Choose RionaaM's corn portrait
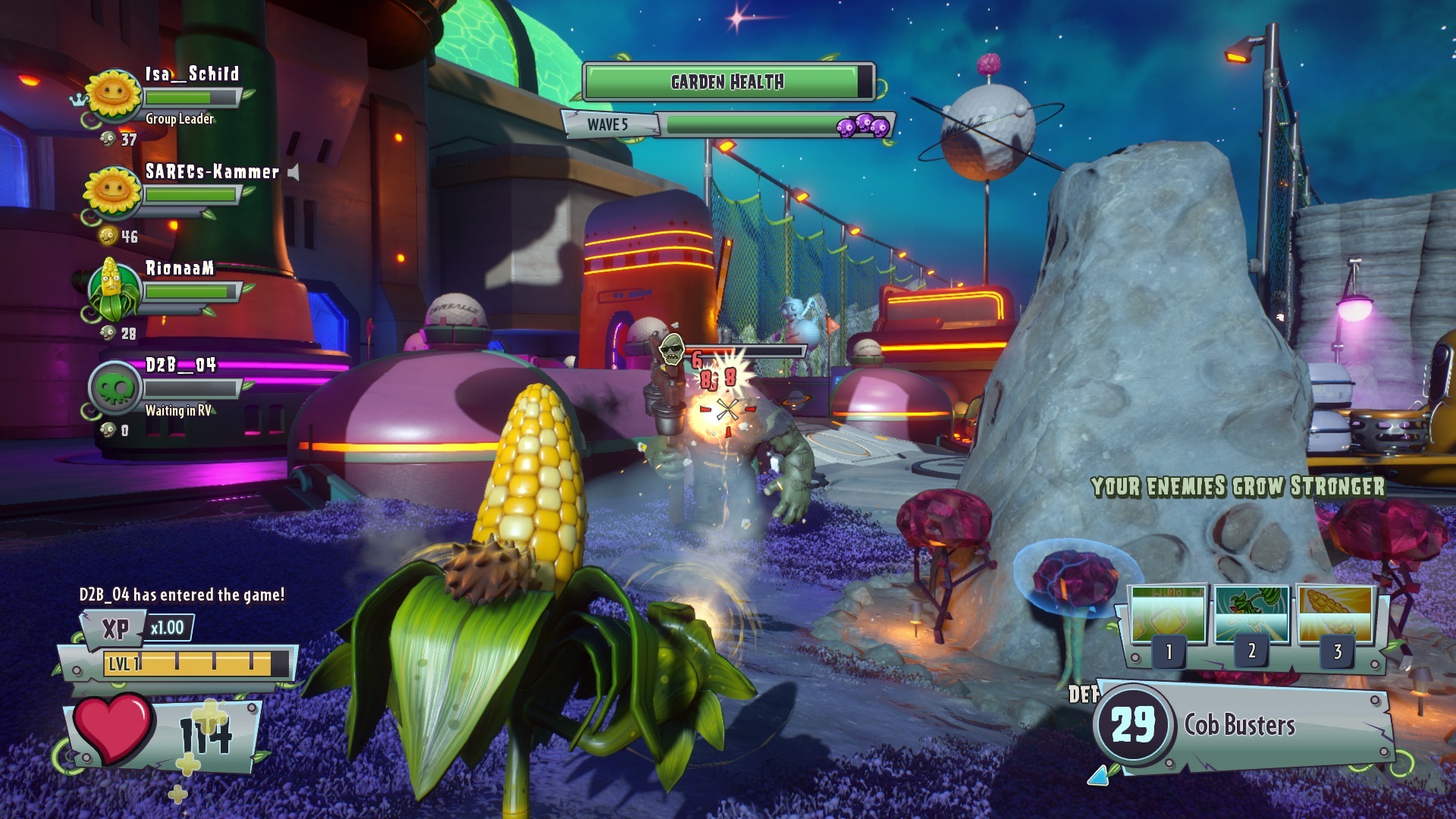 (x=113, y=290)
